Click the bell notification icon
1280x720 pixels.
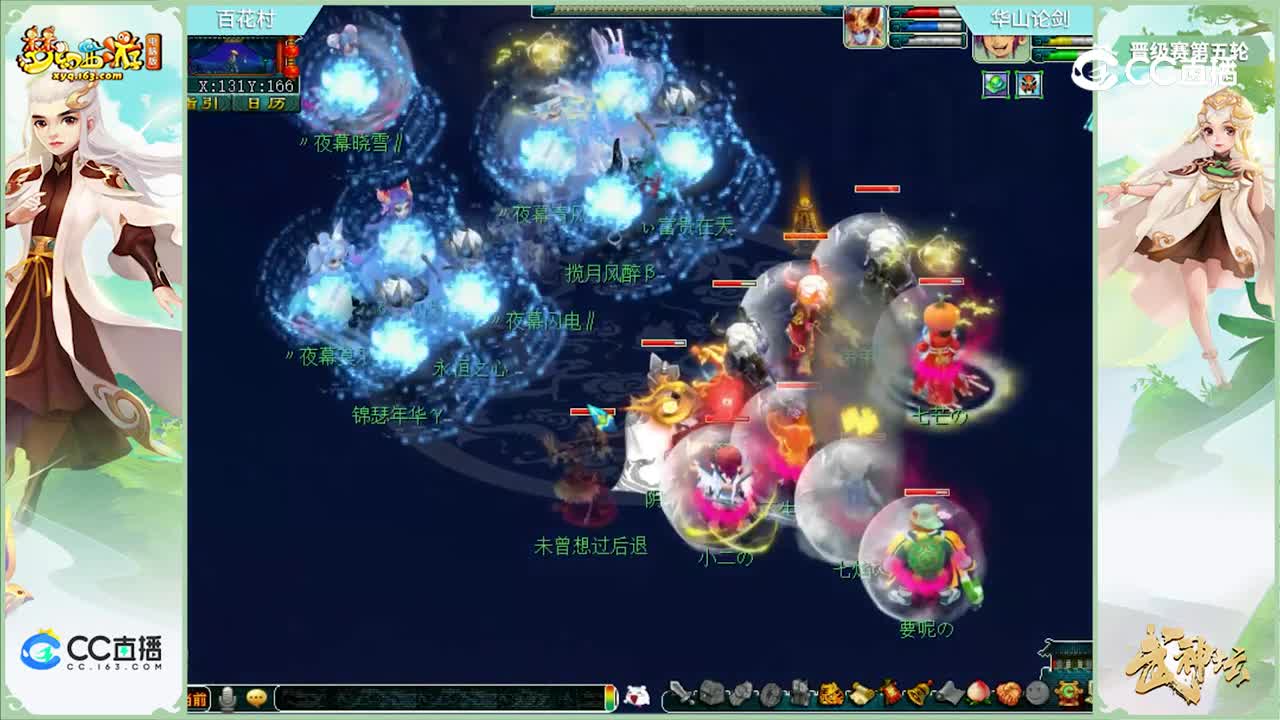[x=917, y=693]
